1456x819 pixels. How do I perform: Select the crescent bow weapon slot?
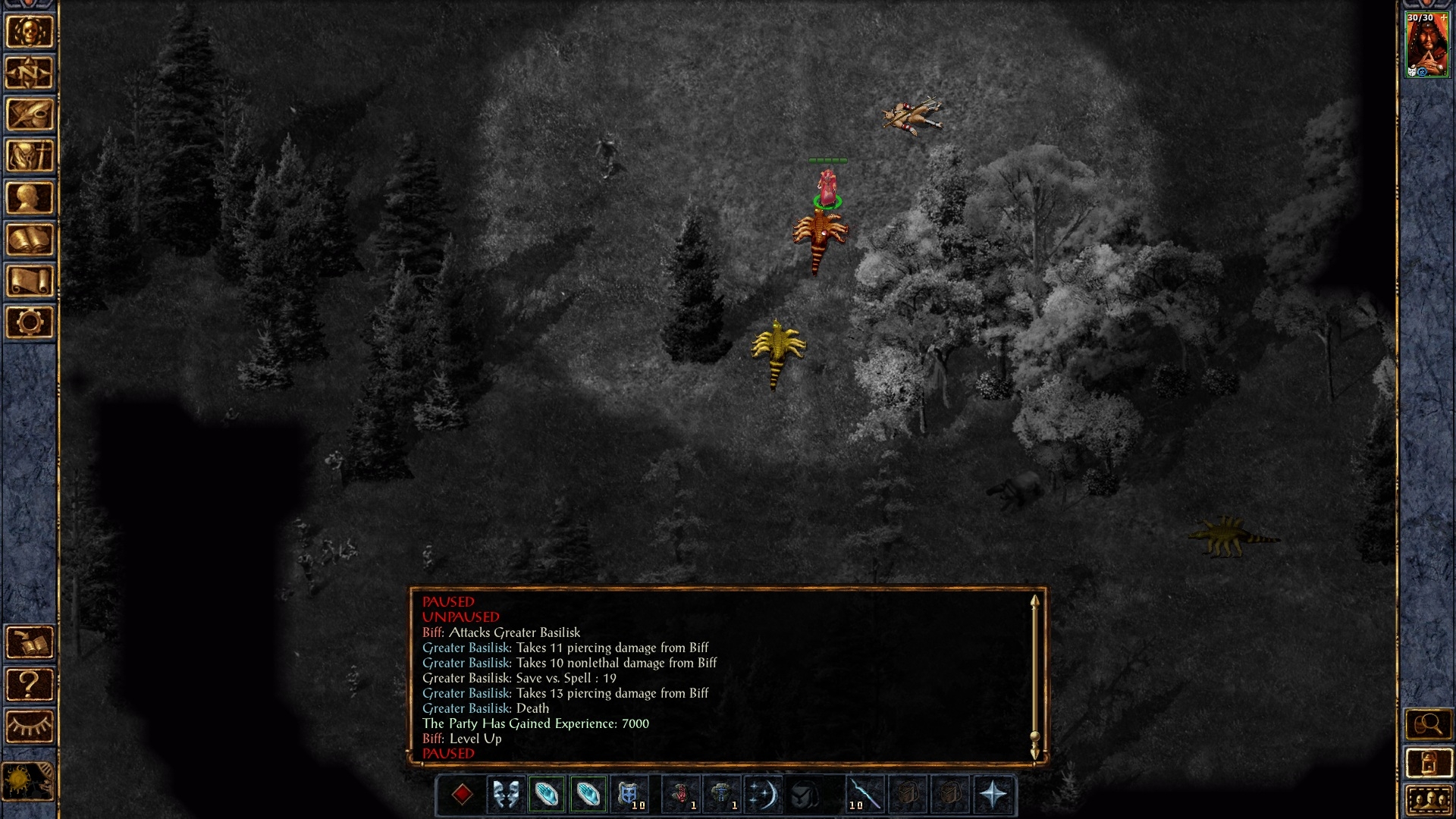coord(761,795)
